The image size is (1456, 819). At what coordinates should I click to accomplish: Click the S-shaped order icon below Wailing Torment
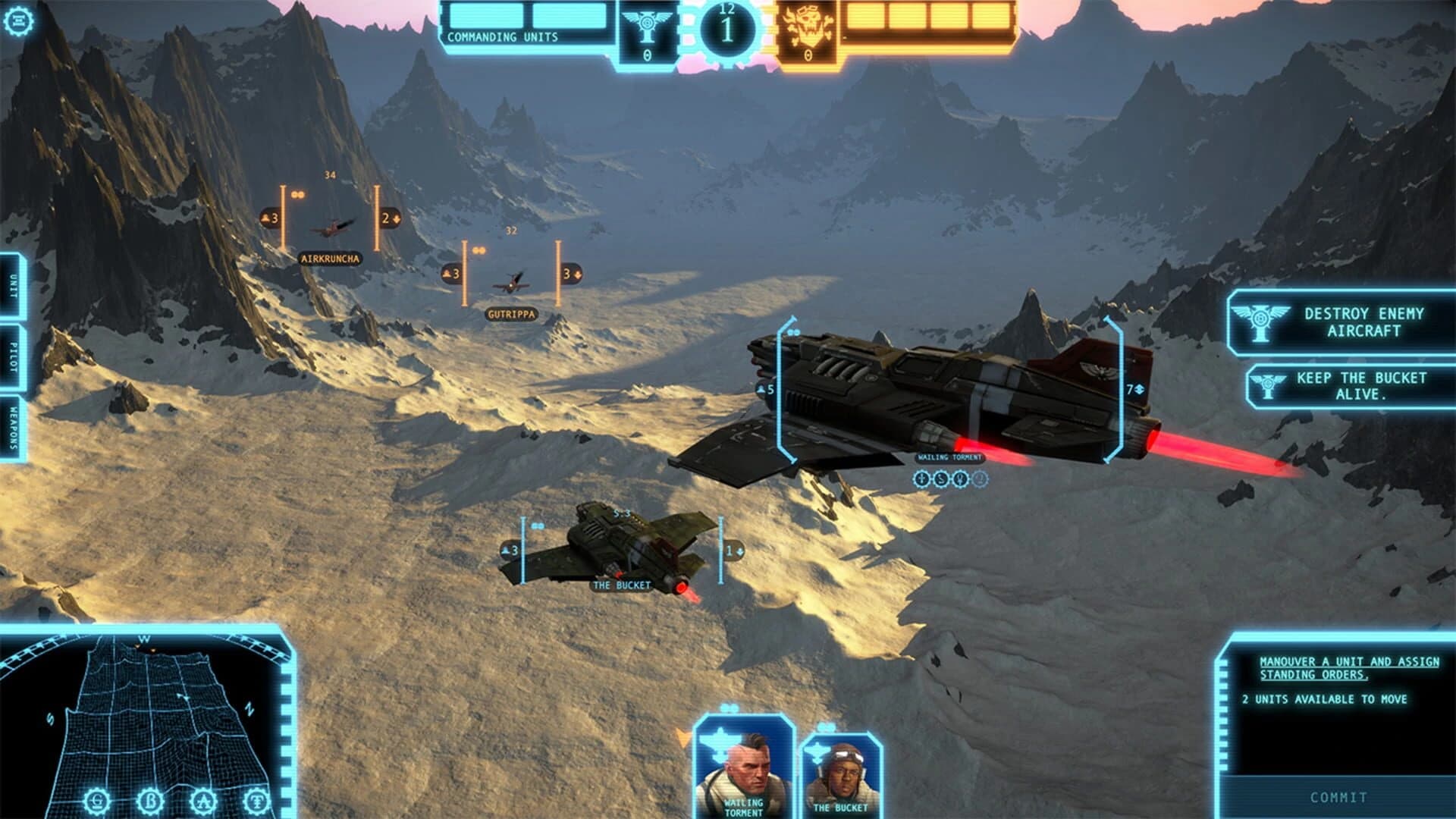tap(941, 479)
